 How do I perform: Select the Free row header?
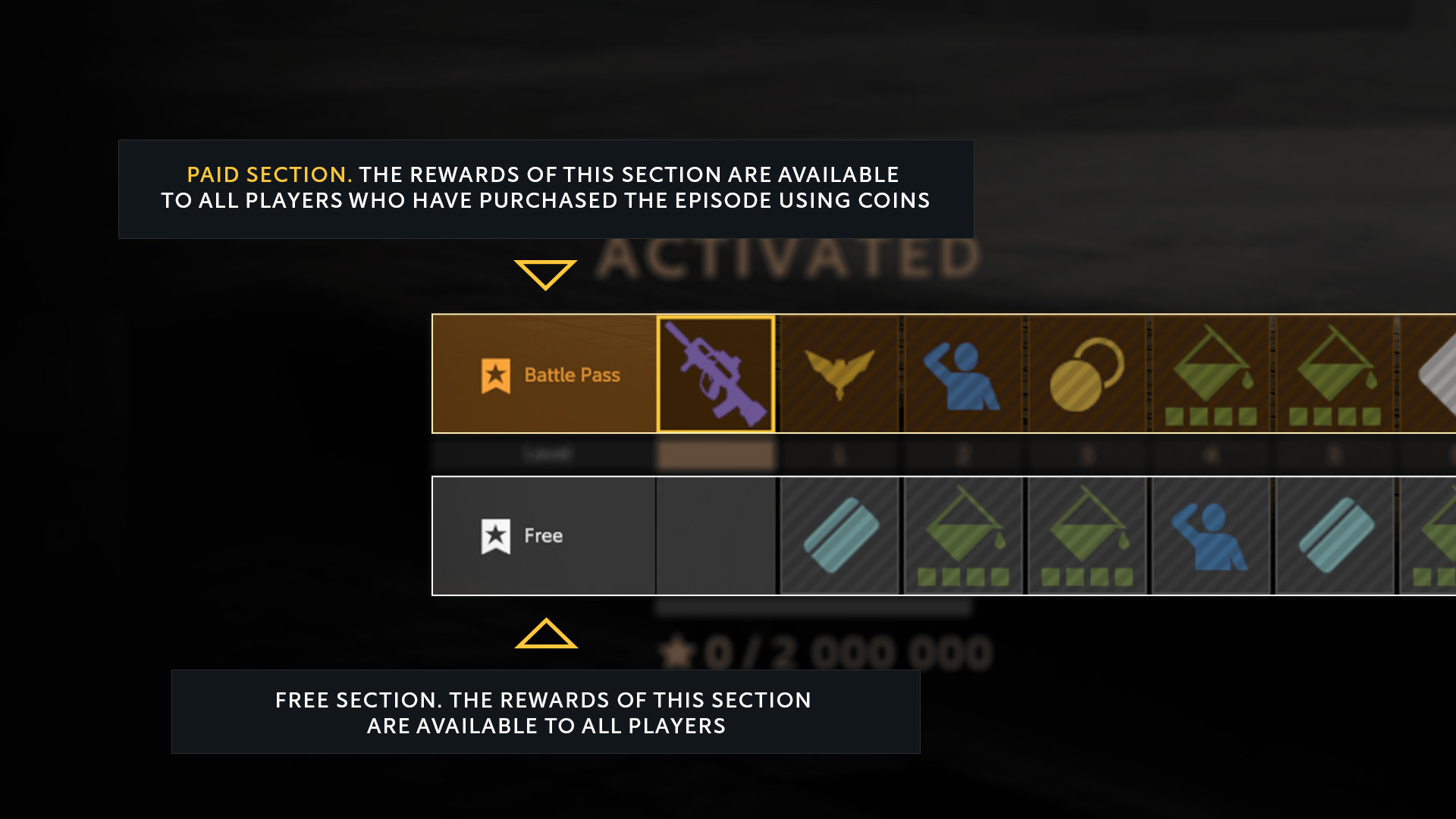pyautogui.click(x=544, y=535)
